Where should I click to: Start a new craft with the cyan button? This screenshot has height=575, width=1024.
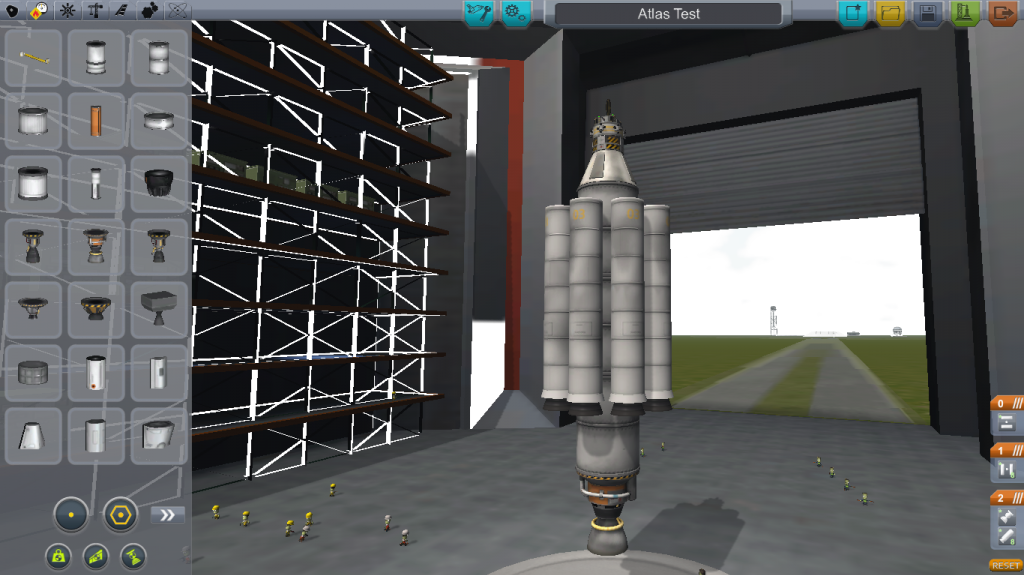click(852, 13)
